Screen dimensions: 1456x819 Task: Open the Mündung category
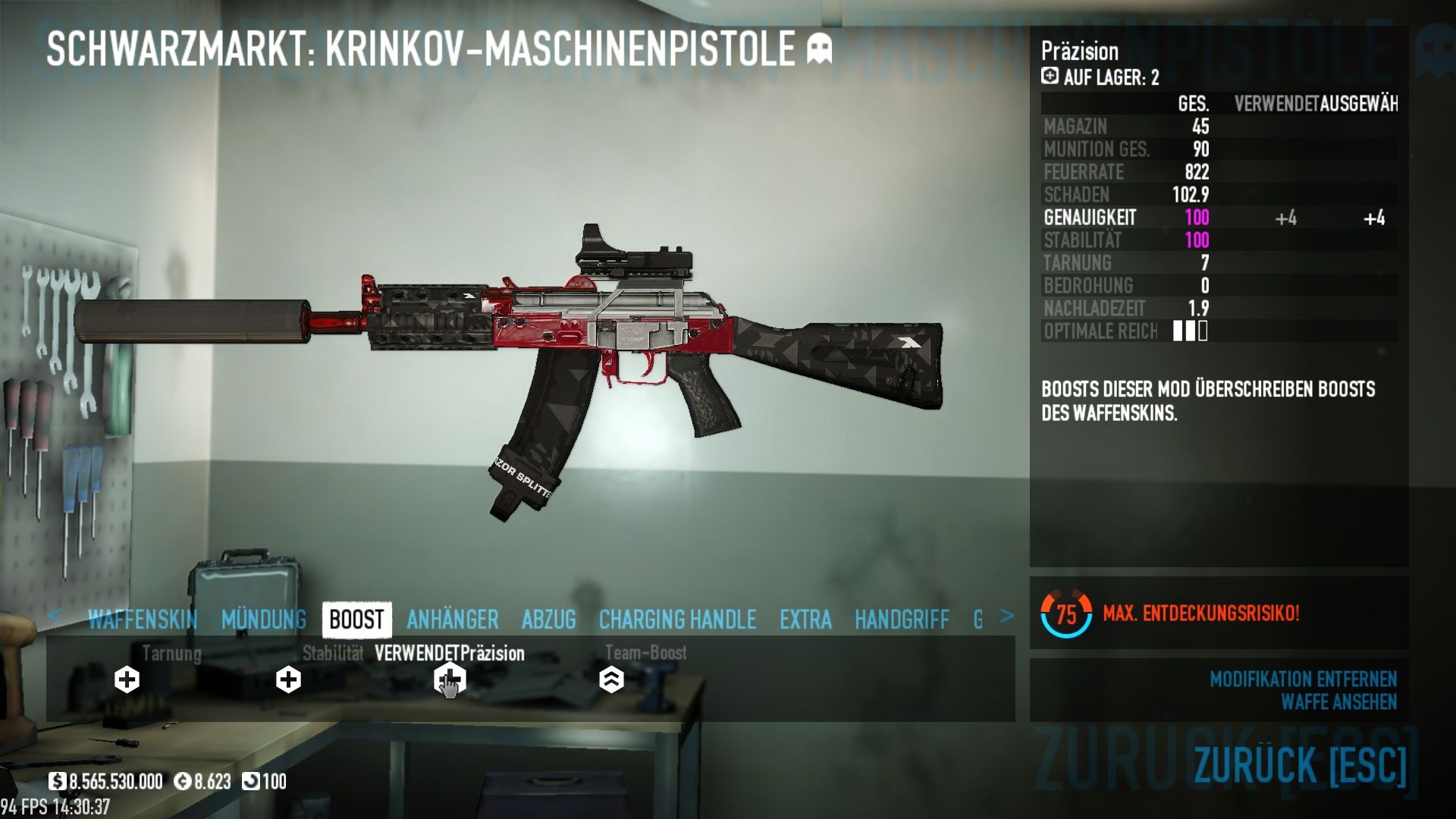pos(264,620)
